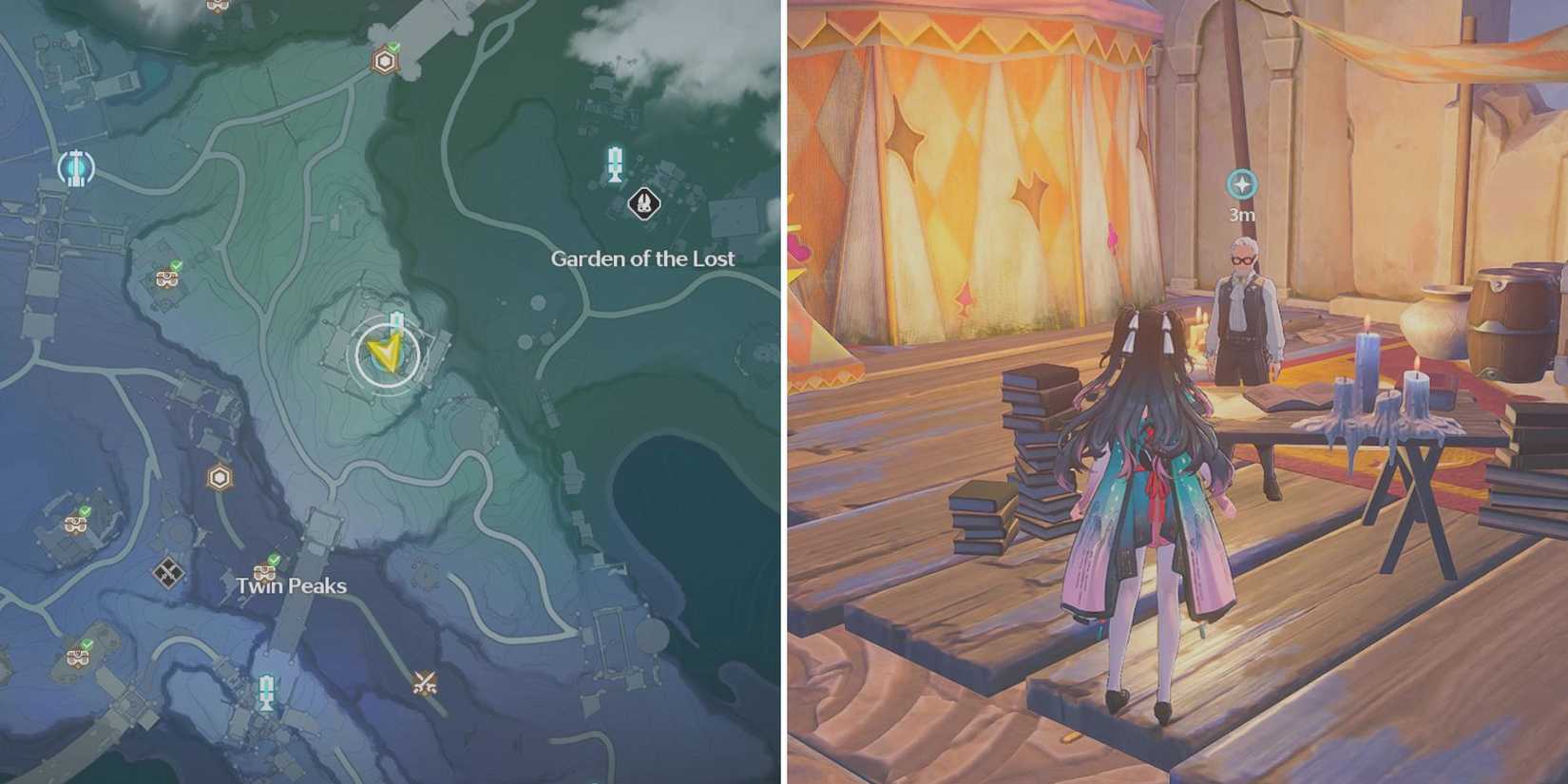Toggle the checkmark on the hexagon marker up top
Image resolution: width=1568 pixels, height=784 pixels.
[x=394, y=48]
